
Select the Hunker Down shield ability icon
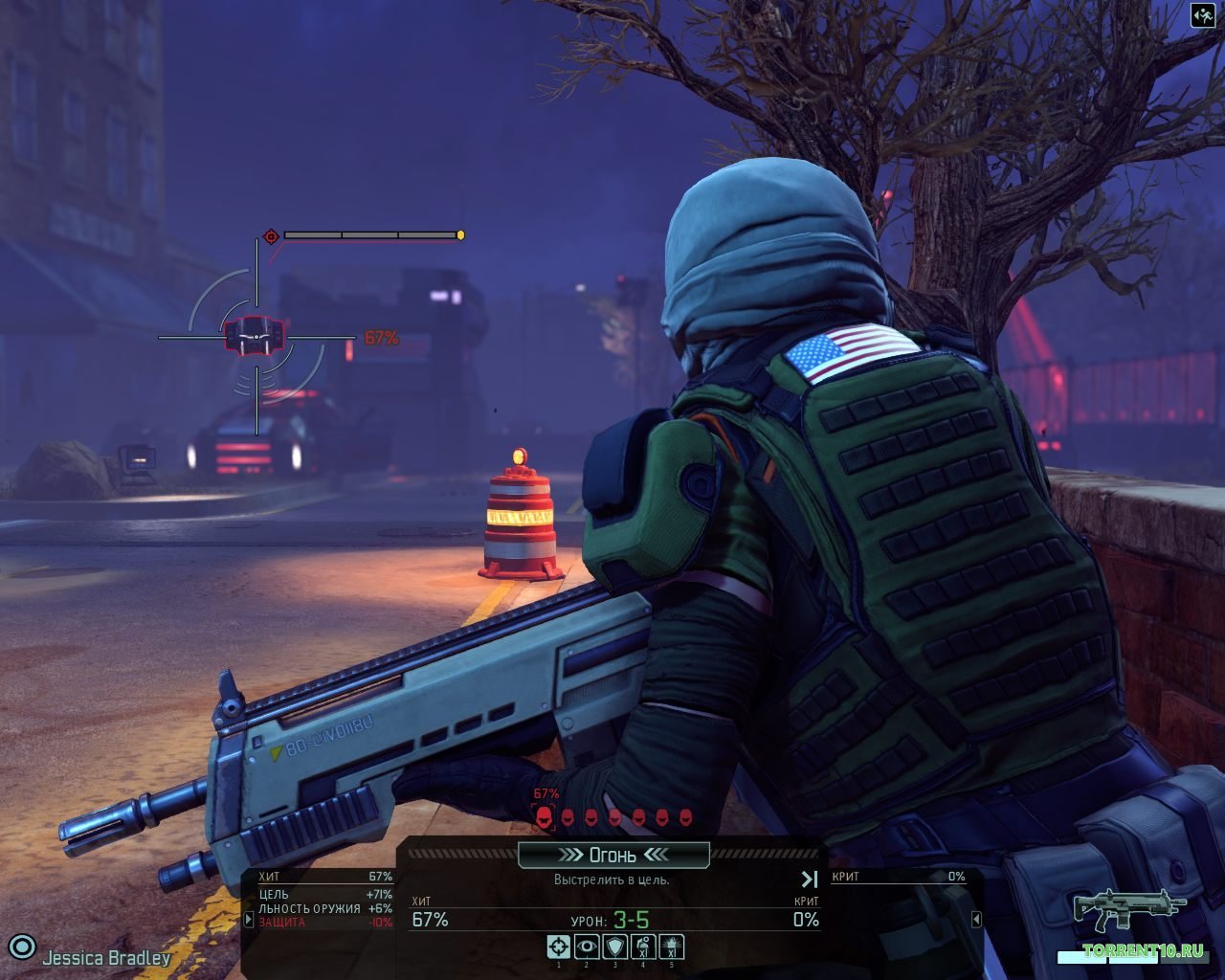pos(587,945)
